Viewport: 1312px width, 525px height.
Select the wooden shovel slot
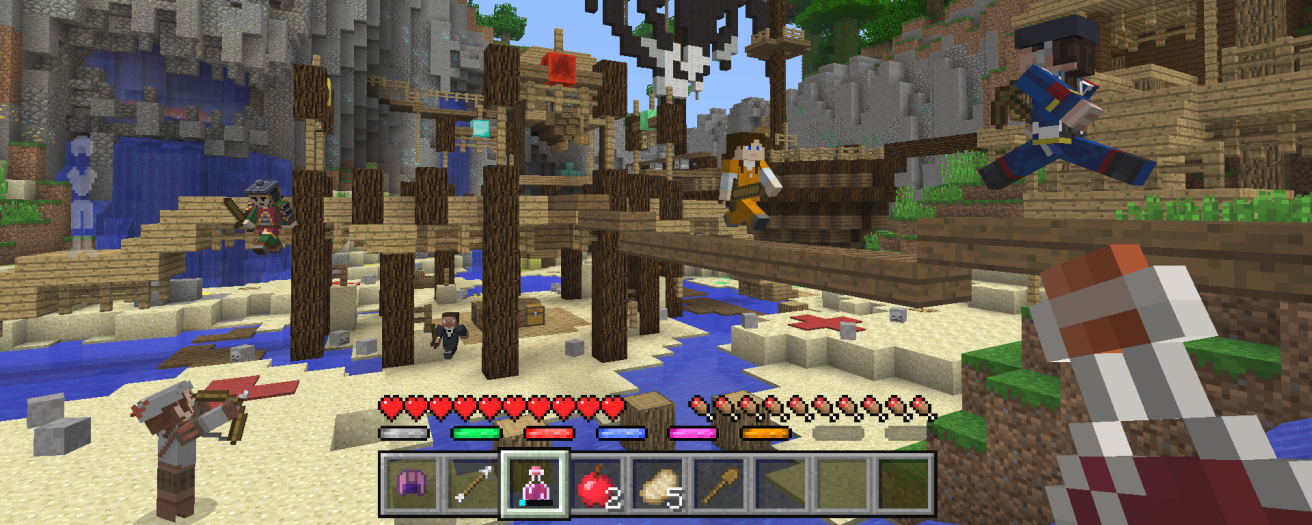tap(720, 484)
